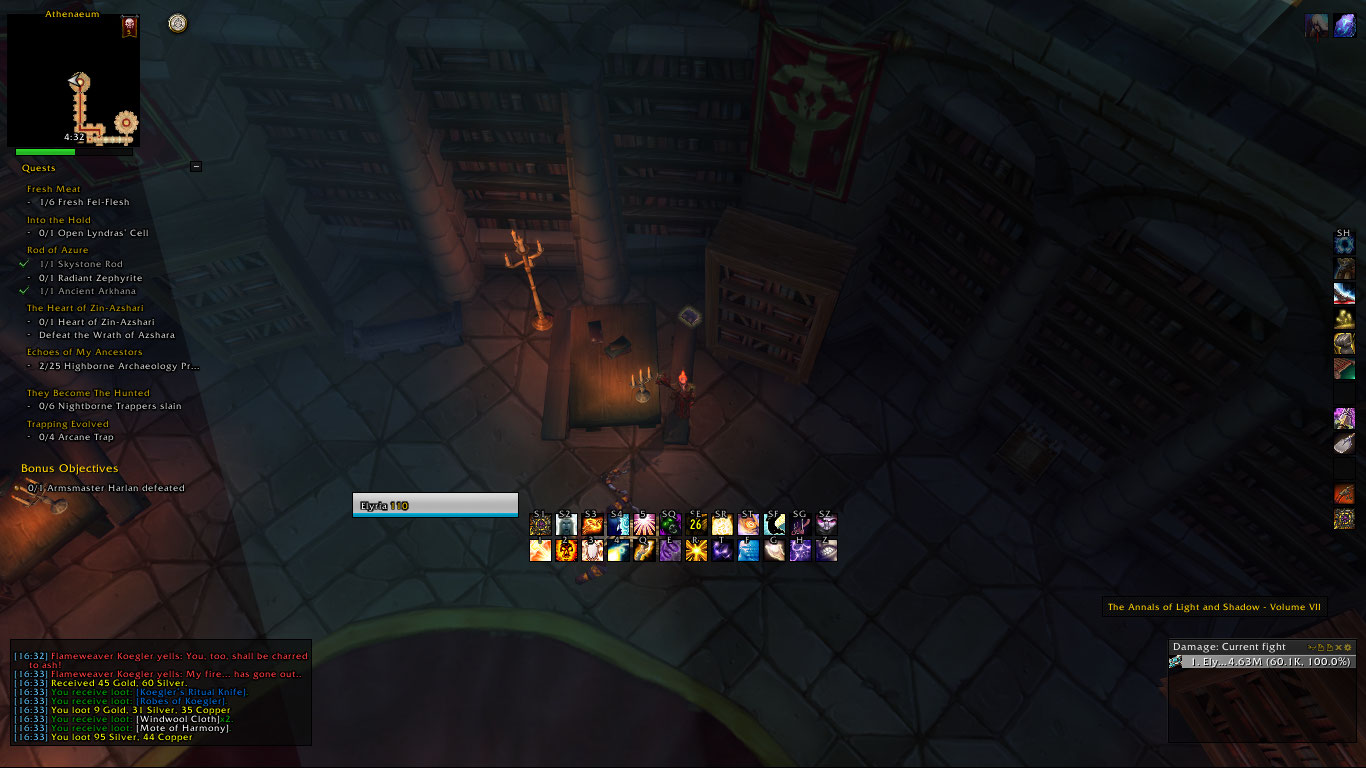Use the fire phoenix ability bound to S3
The width and height of the screenshot is (1366, 768).
[593, 524]
